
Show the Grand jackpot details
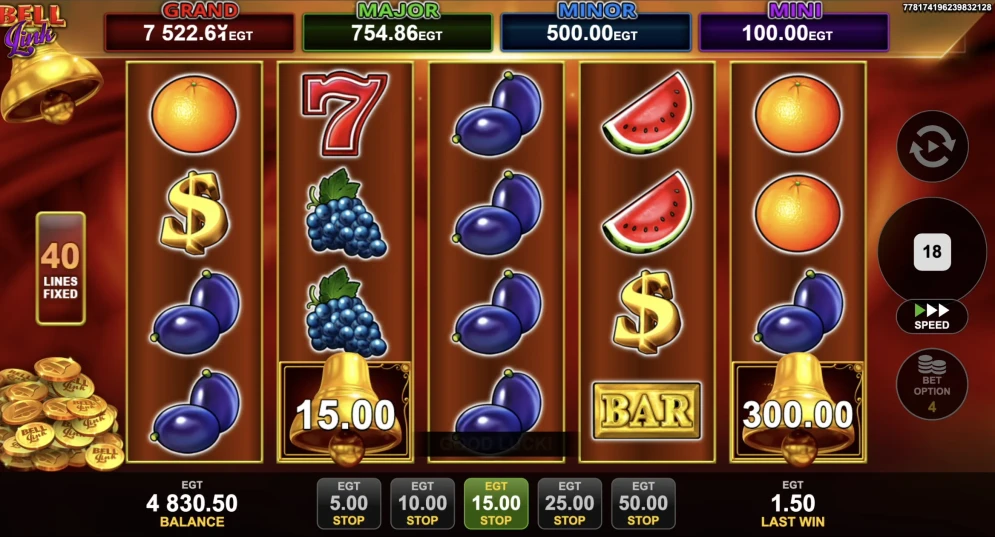pyautogui.click(x=200, y=31)
